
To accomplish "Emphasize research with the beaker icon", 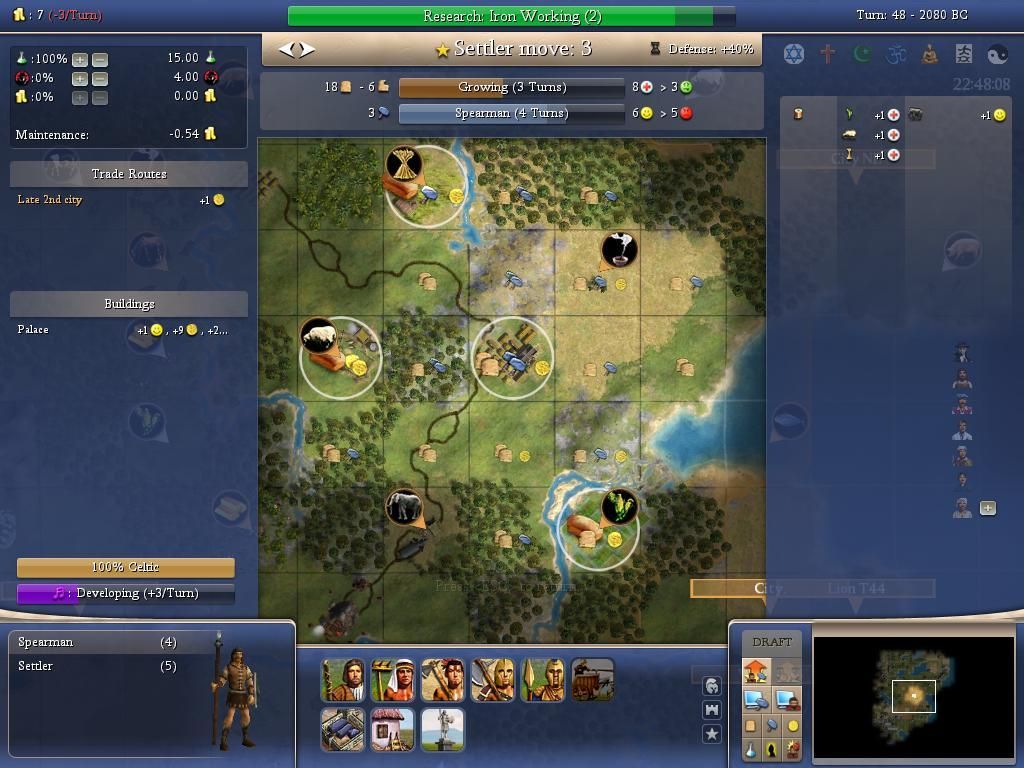I will point(751,749).
